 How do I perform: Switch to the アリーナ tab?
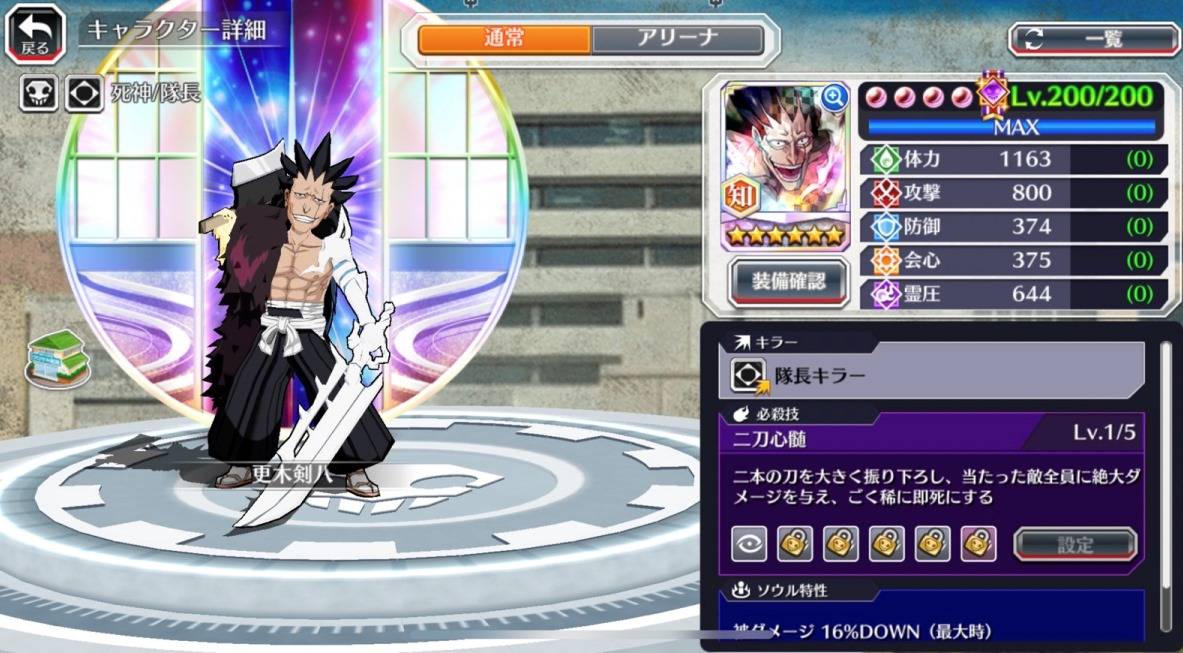(678, 40)
